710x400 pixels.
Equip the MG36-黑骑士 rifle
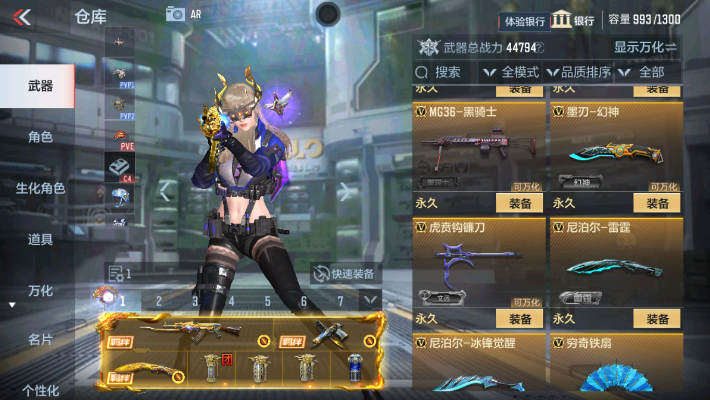pos(519,203)
